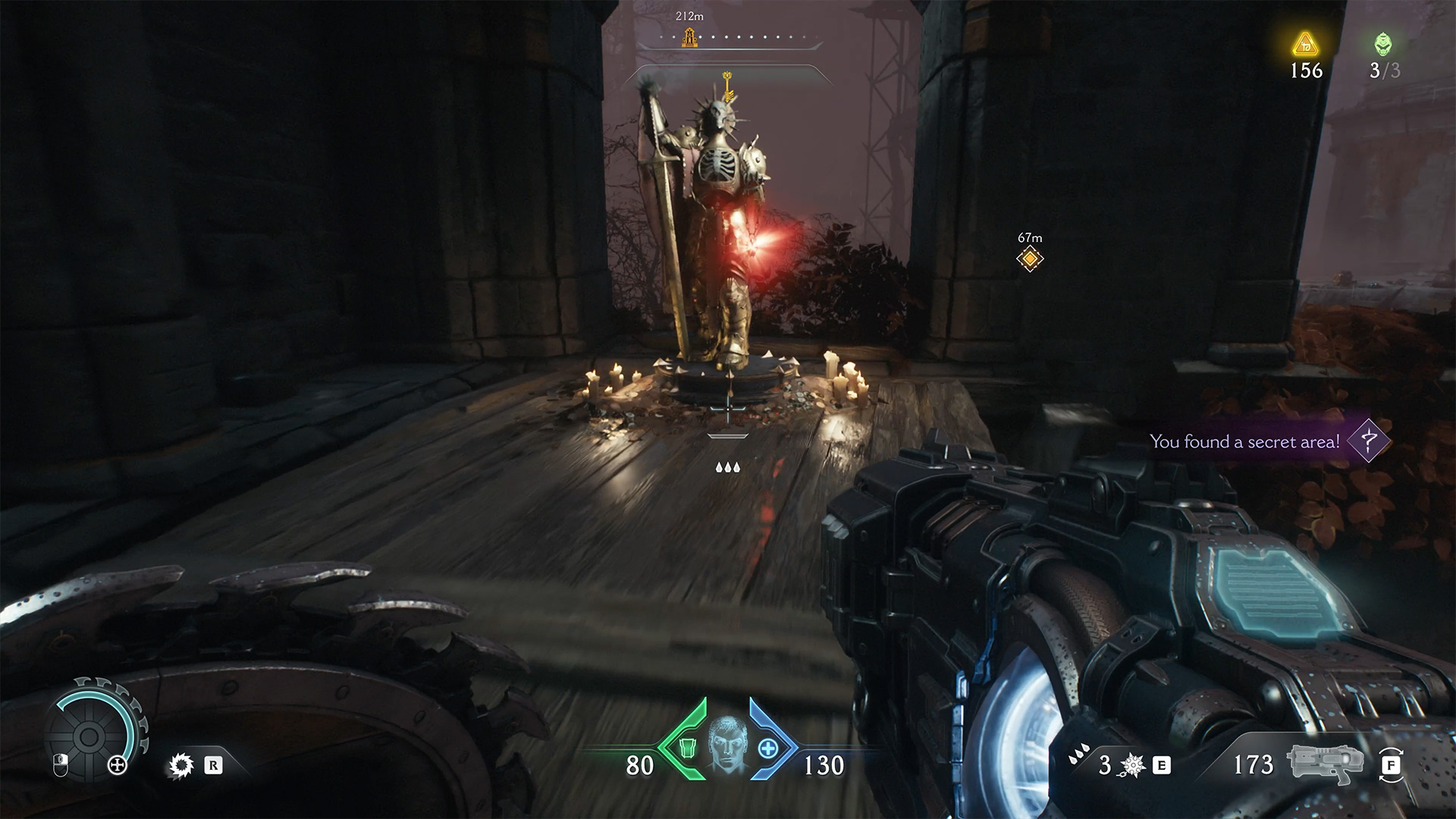Click the equipped gun silhouette icon

(1322, 764)
